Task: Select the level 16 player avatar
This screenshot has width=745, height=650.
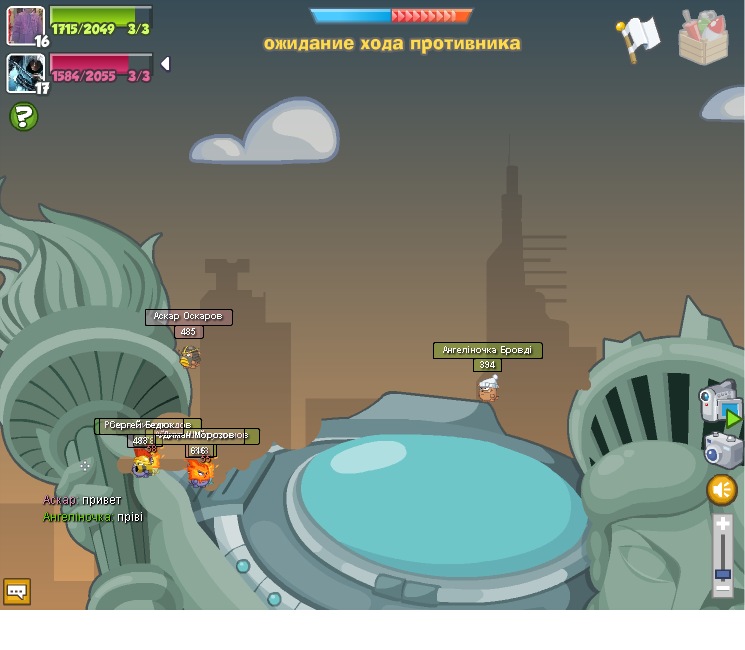Action: (x=25, y=25)
